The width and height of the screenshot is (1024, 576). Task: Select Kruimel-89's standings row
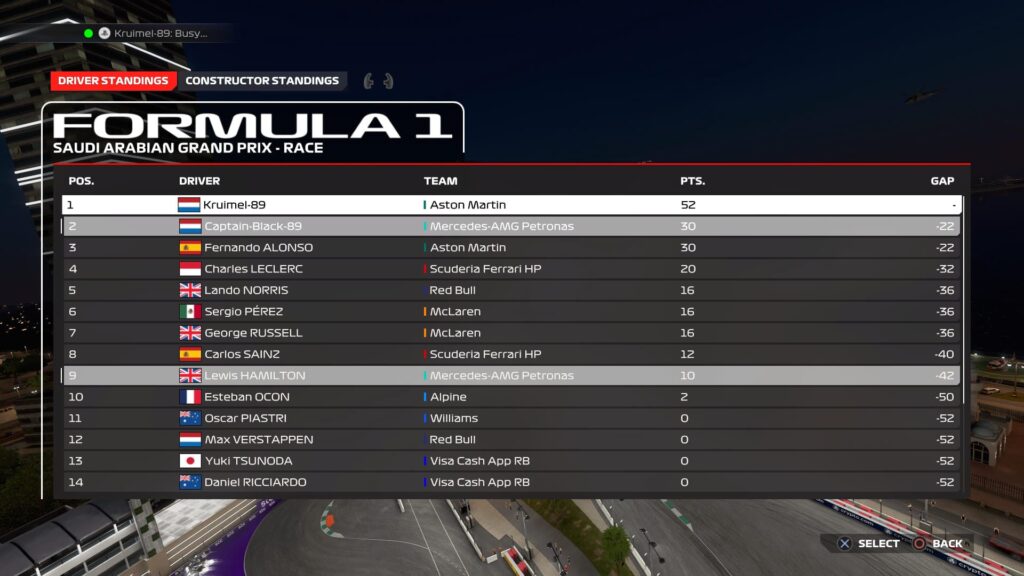tap(511, 205)
